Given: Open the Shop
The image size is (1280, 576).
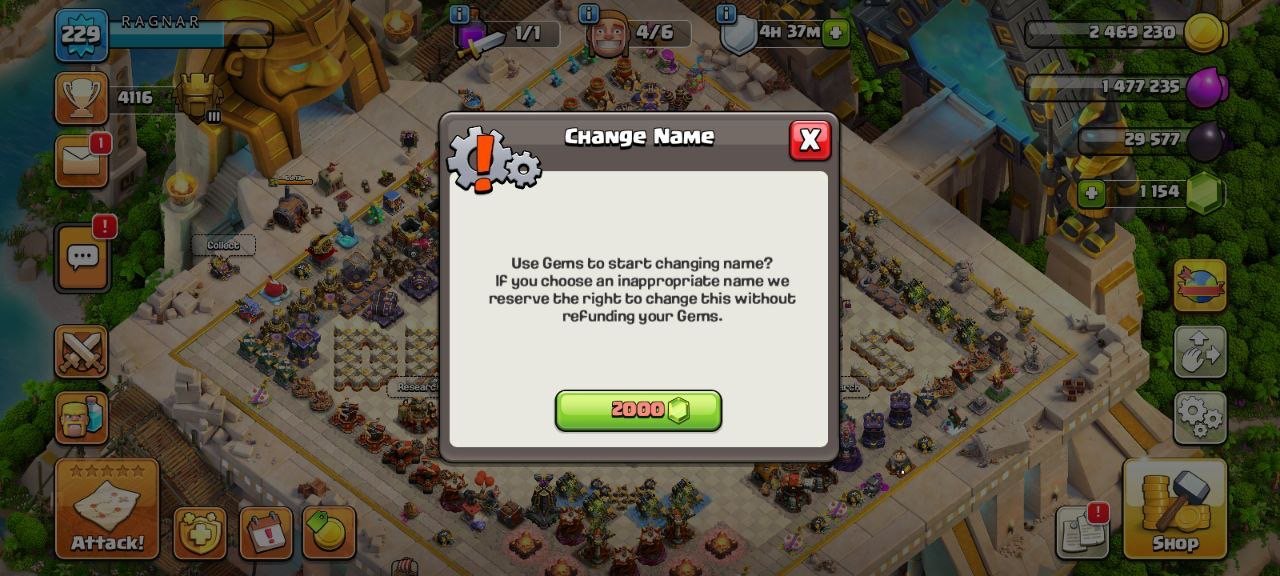Looking at the screenshot, I should pos(1175,508).
